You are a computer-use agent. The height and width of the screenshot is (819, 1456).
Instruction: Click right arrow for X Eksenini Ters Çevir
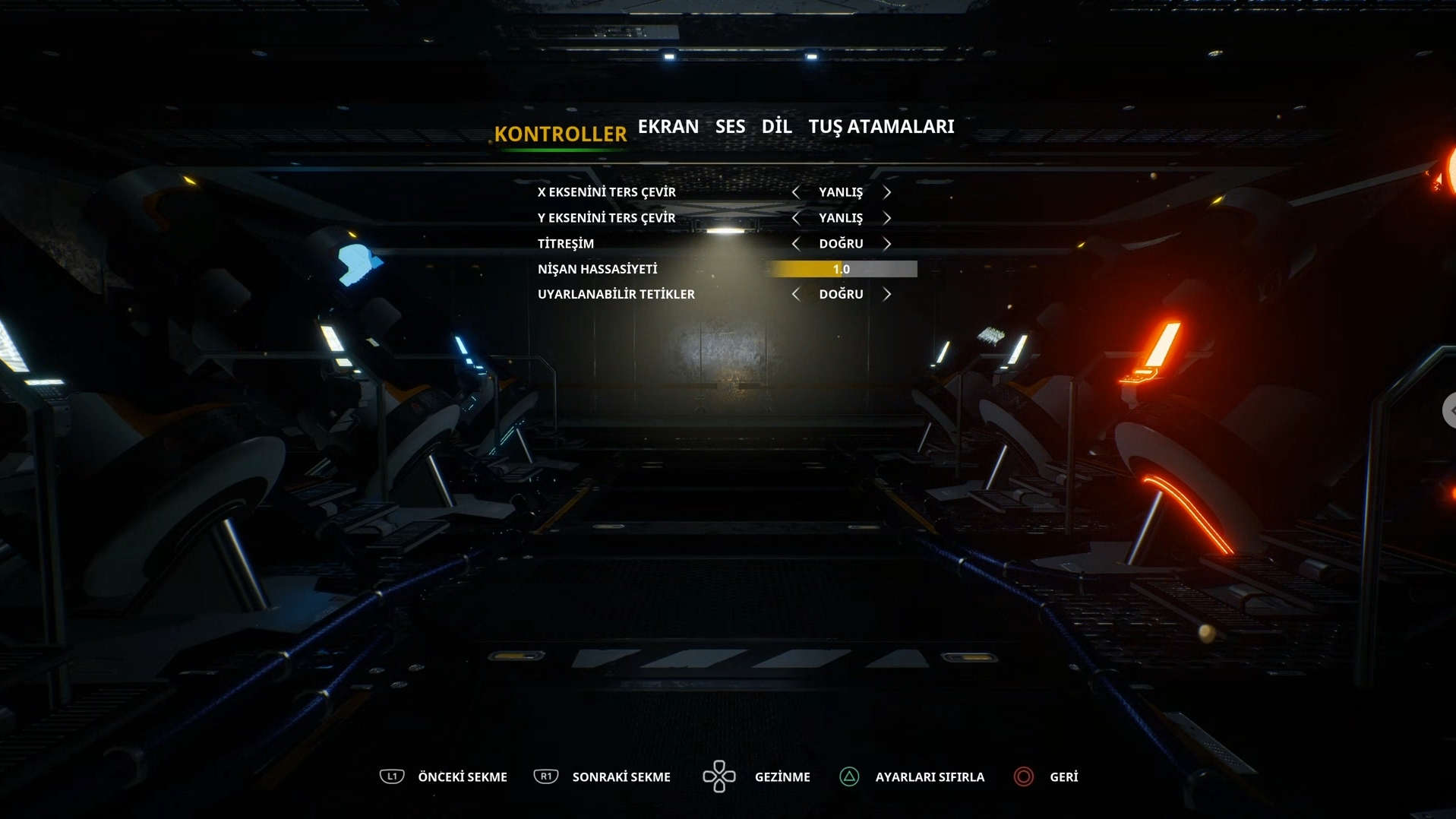tap(887, 192)
